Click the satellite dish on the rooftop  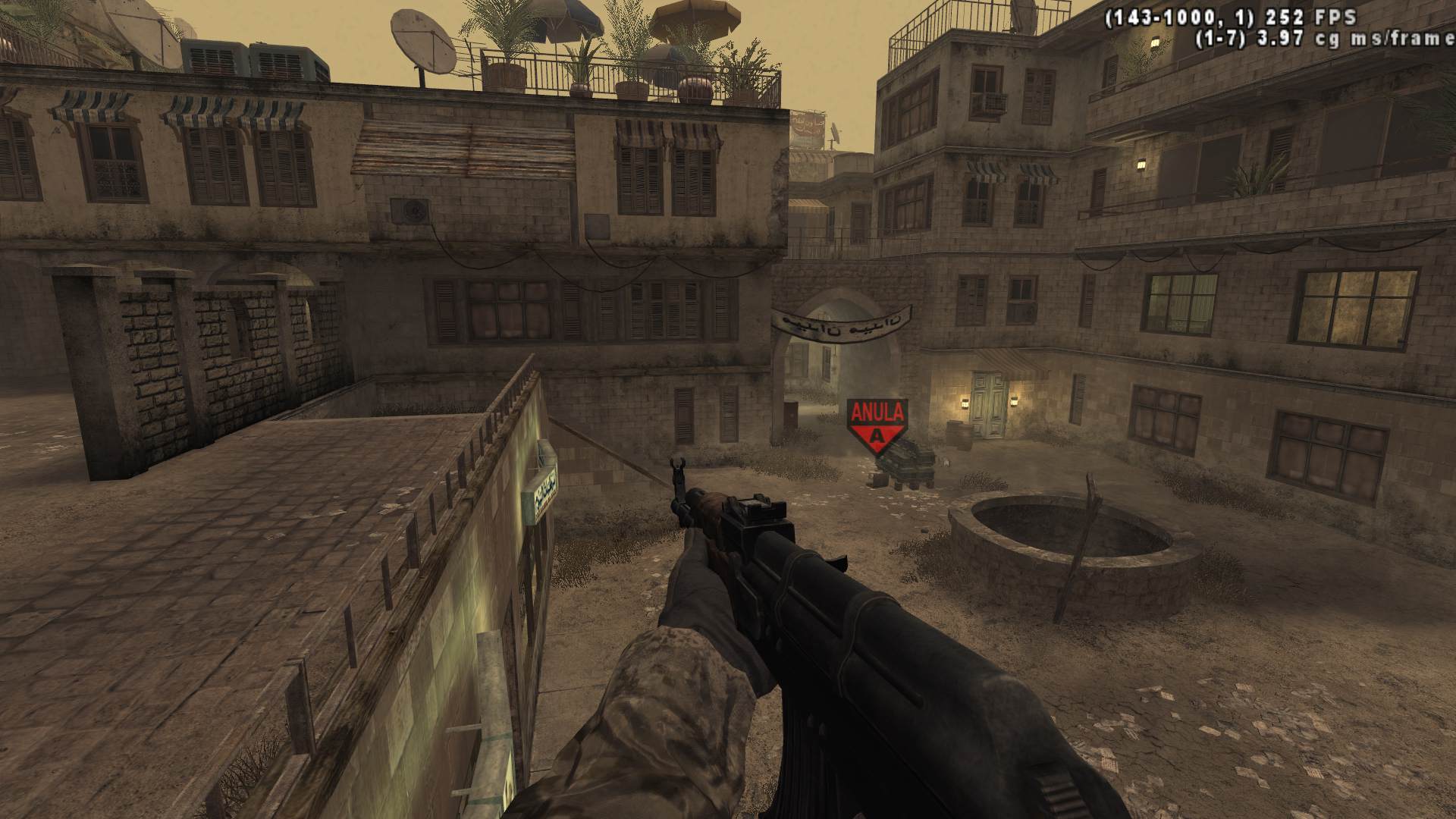422,42
